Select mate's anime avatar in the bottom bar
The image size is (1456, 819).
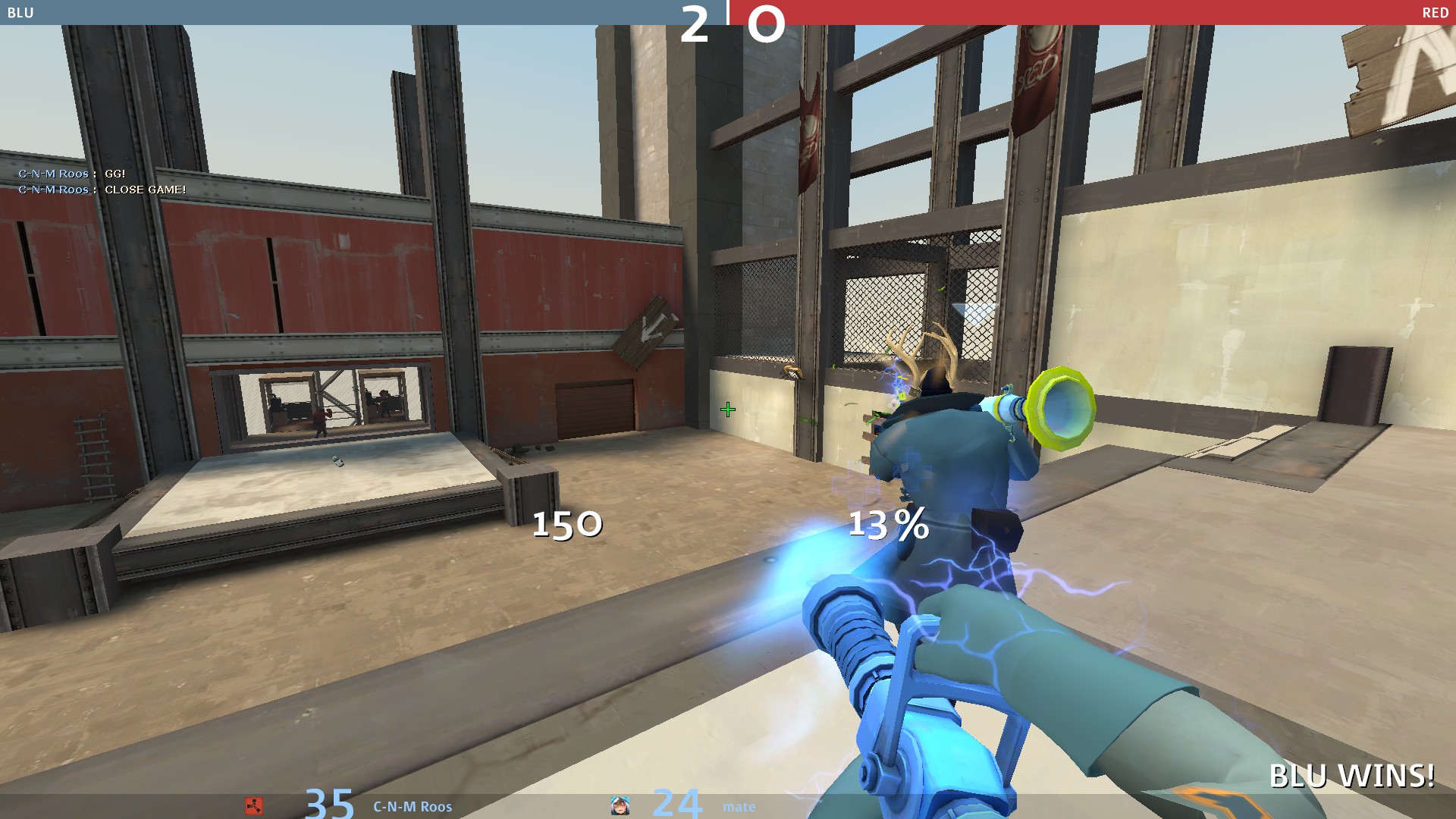tap(620, 805)
